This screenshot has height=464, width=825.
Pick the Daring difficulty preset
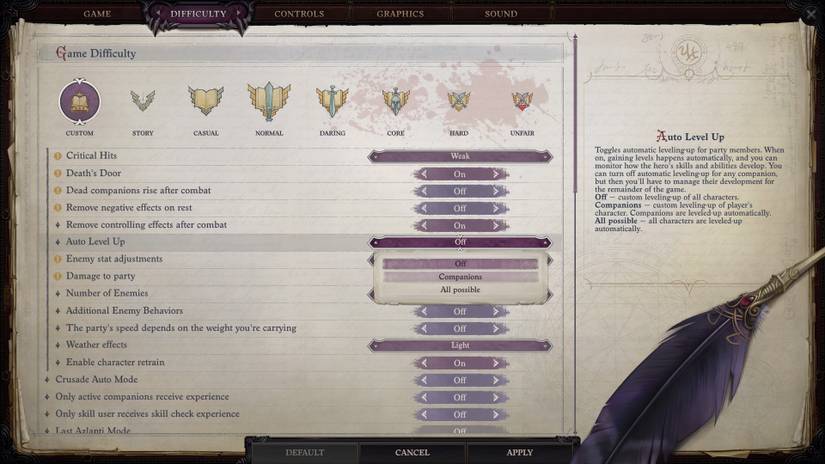[x=332, y=102]
